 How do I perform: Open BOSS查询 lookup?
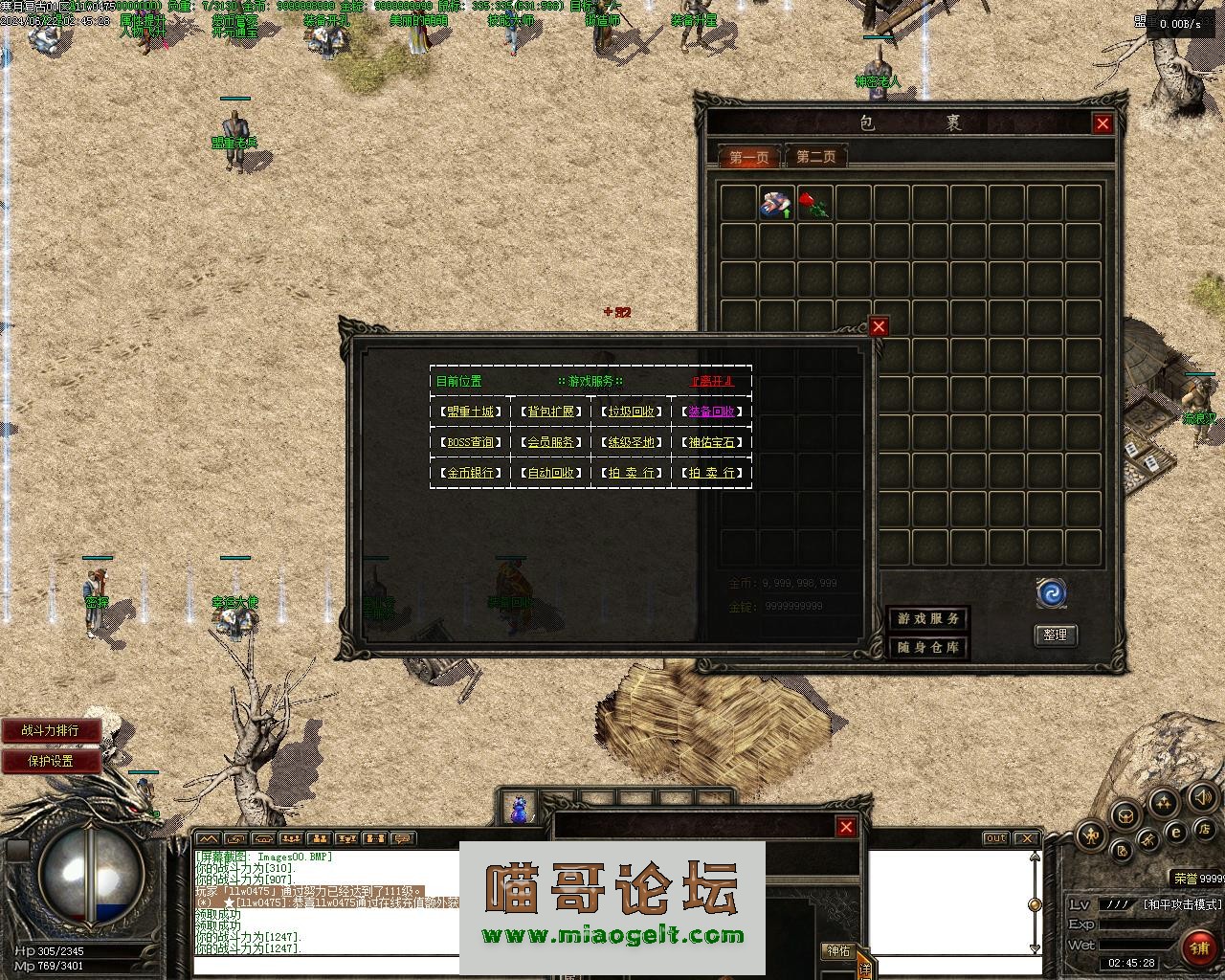tap(470, 442)
